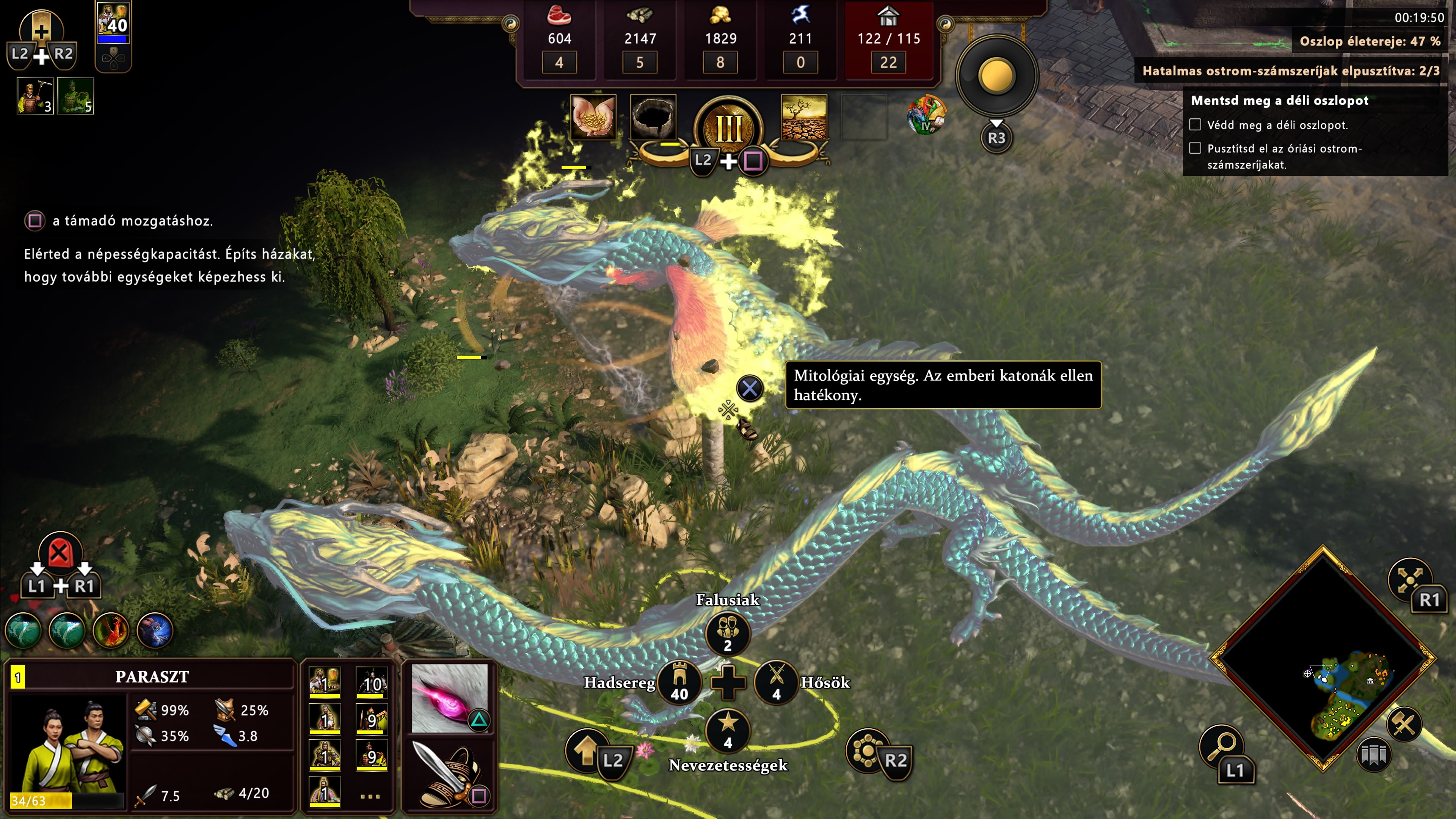Select the blue lightning beast ability icon

pos(154,630)
